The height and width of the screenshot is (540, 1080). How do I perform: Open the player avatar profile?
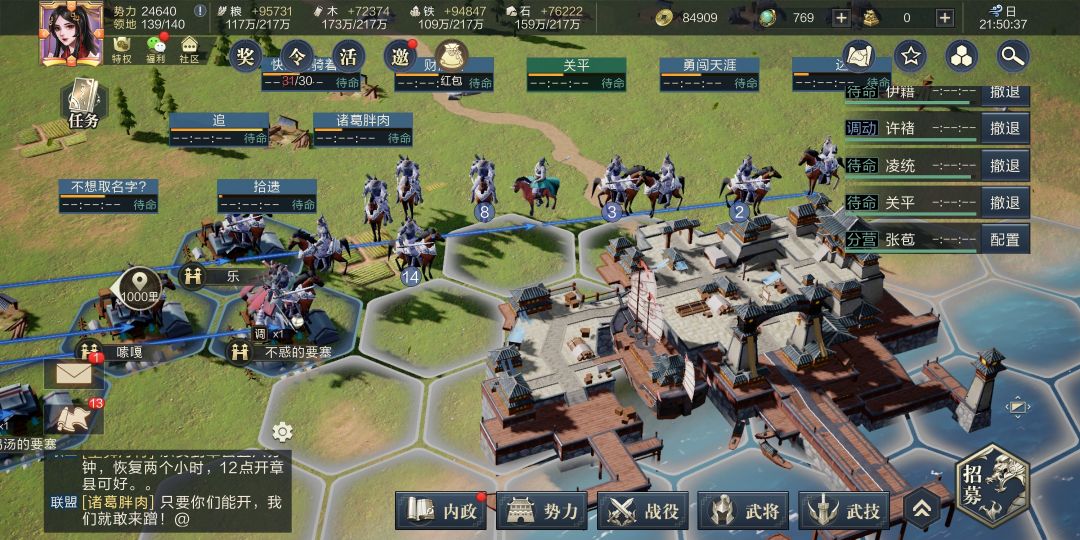(x=70, y=32)
